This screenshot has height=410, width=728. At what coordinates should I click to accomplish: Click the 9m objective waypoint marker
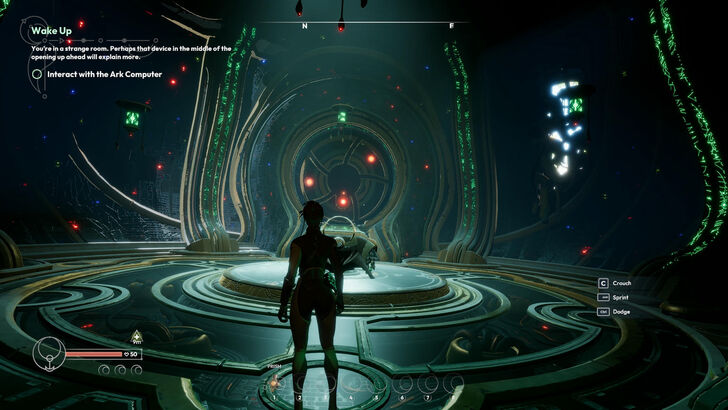pyautogui.click(x=136, y=336)
